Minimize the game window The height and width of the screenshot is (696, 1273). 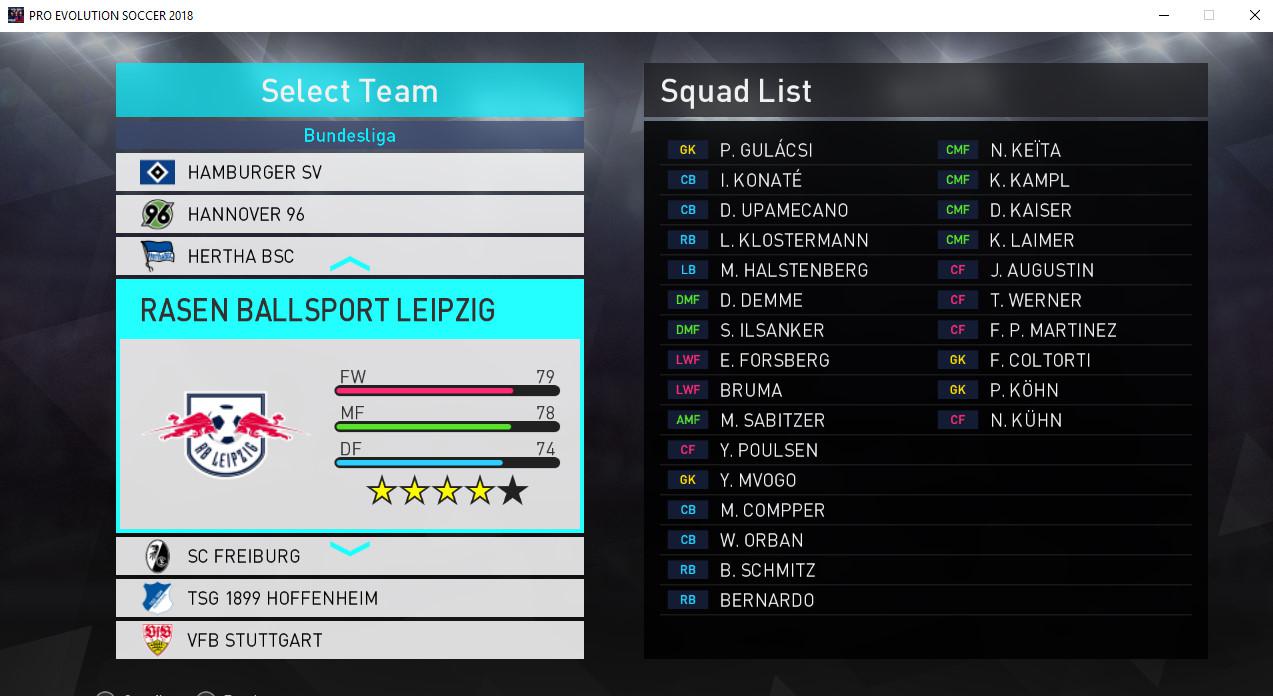1163,15
